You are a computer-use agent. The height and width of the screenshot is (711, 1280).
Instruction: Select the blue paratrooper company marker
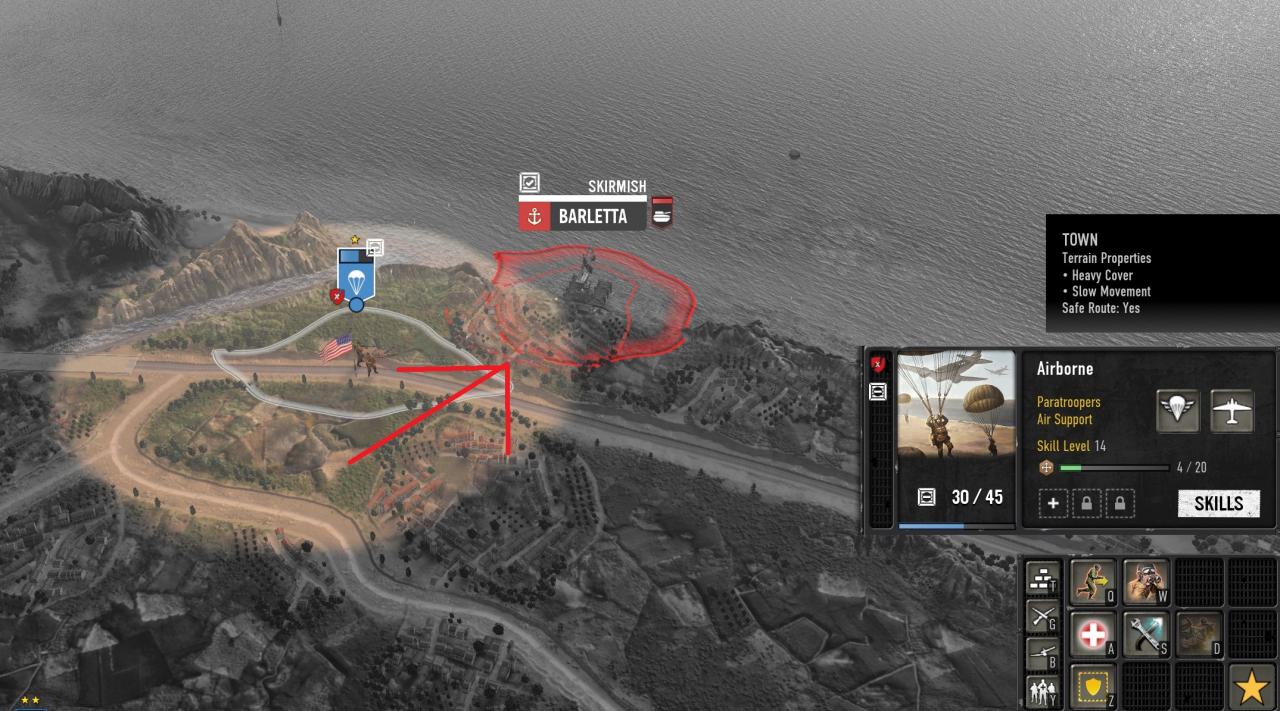[x=355, y=273]
